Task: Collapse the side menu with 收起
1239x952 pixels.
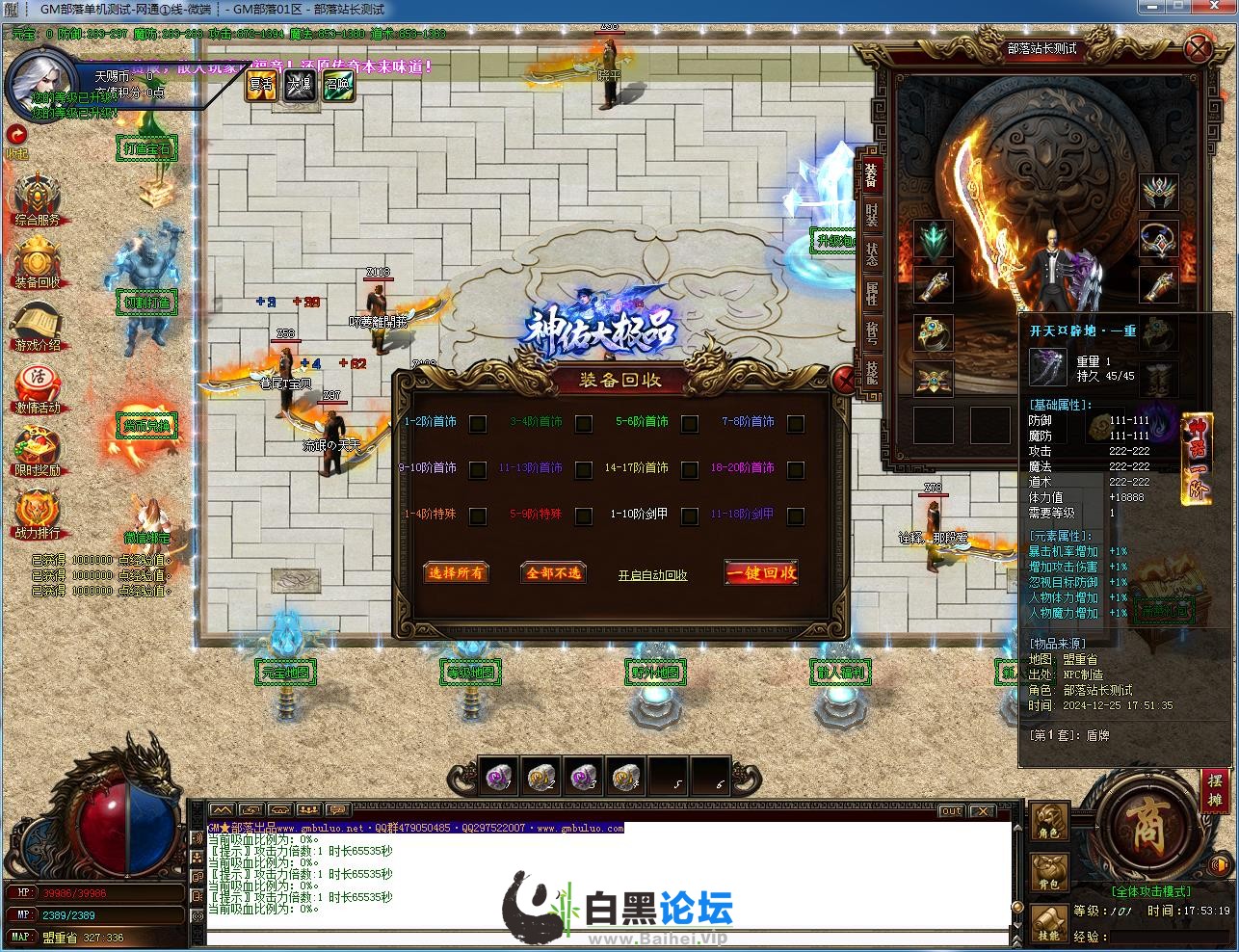Action: point(16,140)
